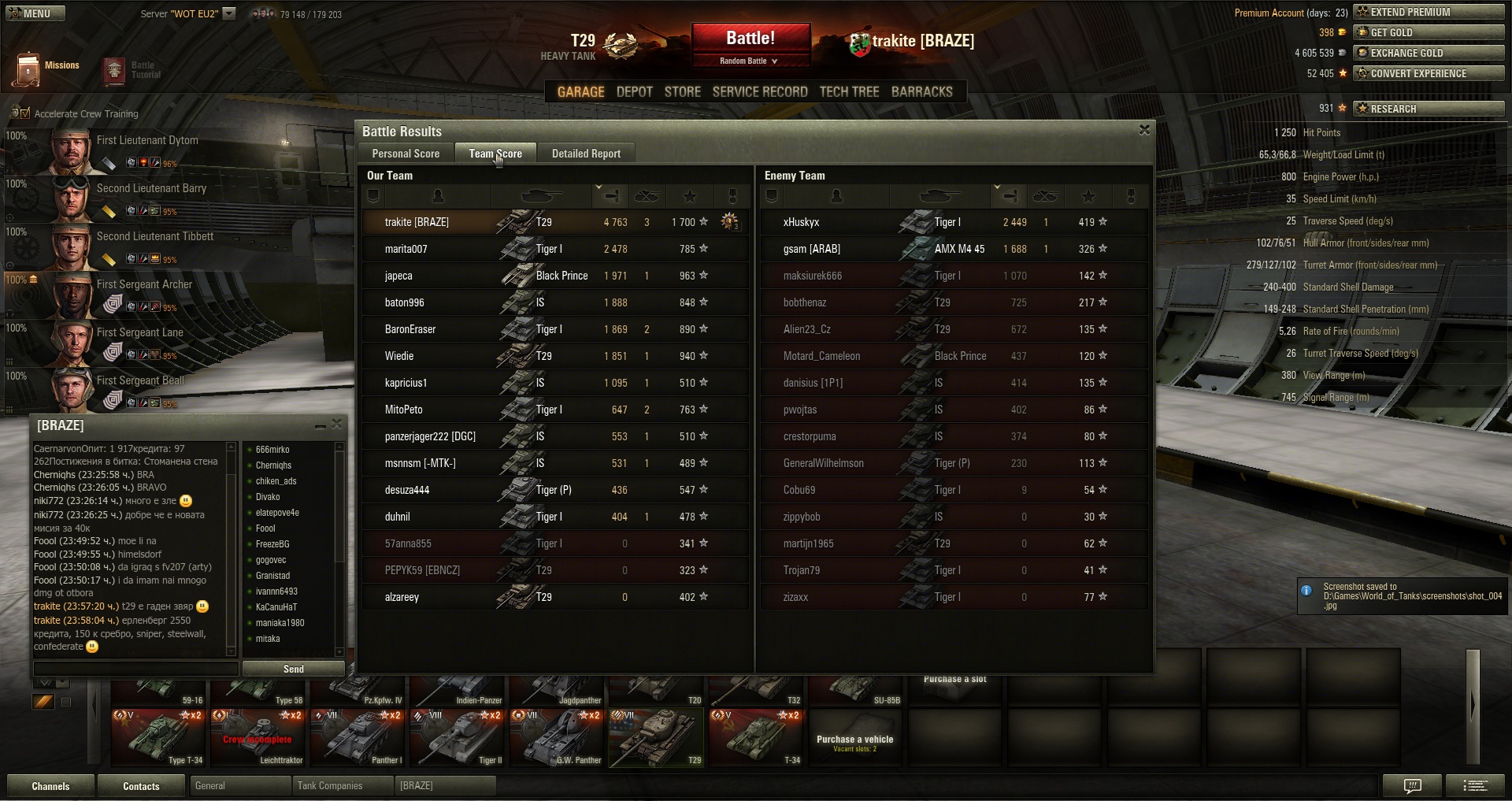
Task: Open the RESEARCH button
Action: [x=1428, y=109]
